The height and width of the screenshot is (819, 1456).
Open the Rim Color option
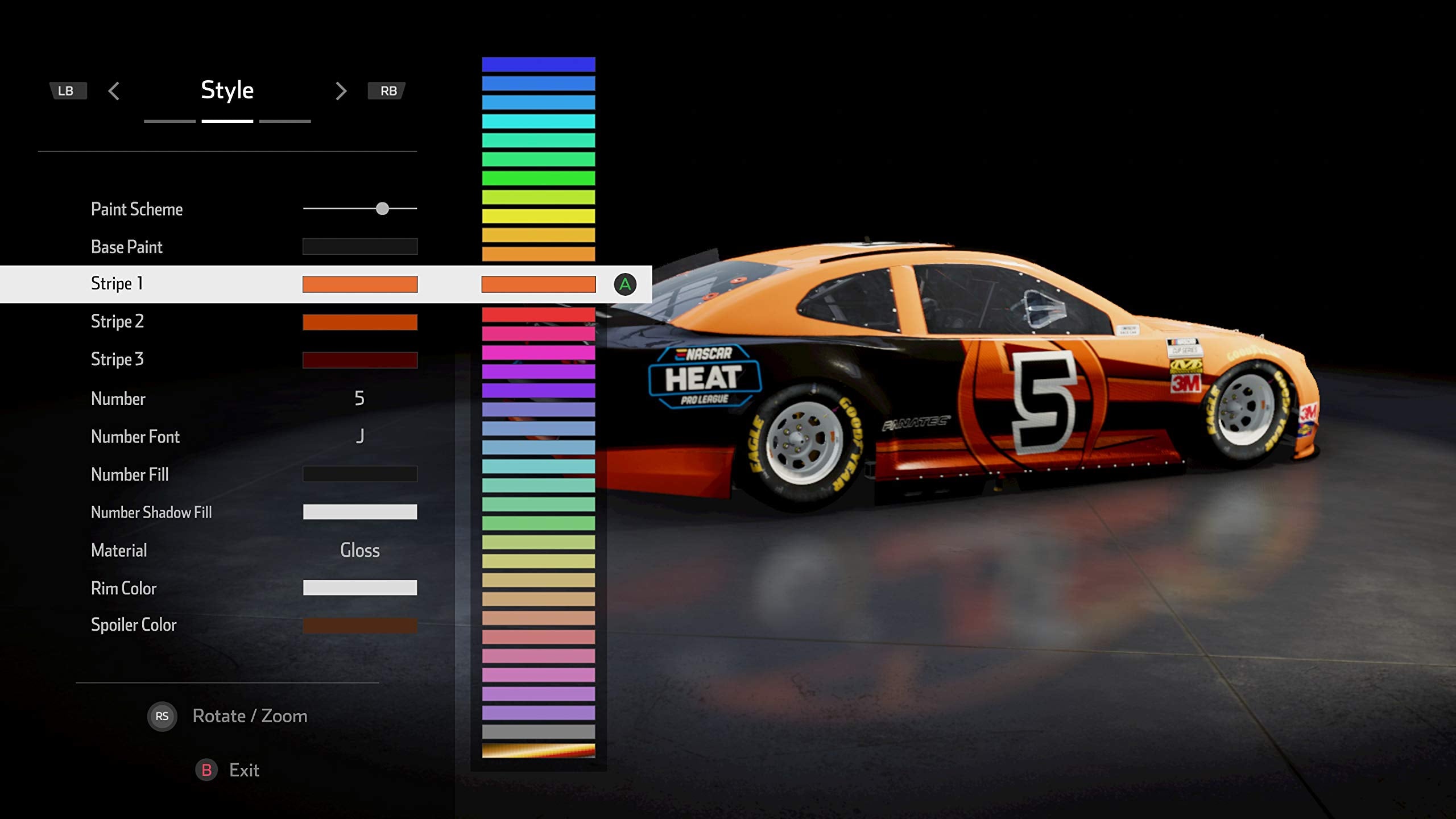(359, 588)
